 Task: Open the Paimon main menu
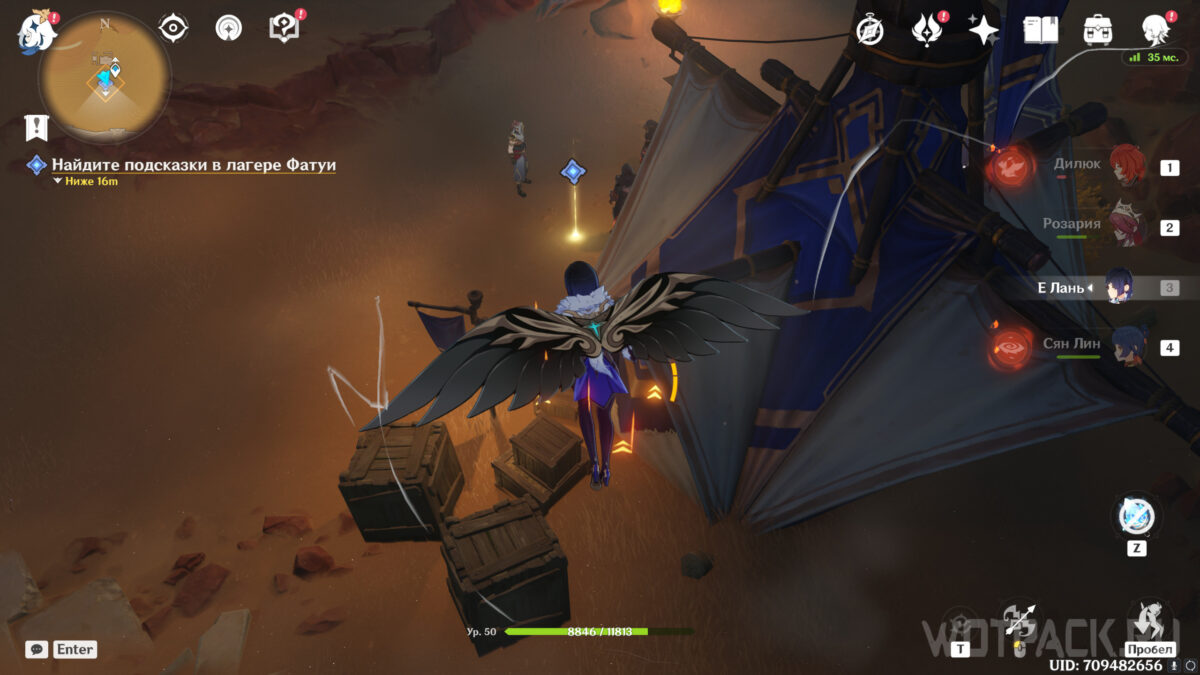[x=36, y=31]
